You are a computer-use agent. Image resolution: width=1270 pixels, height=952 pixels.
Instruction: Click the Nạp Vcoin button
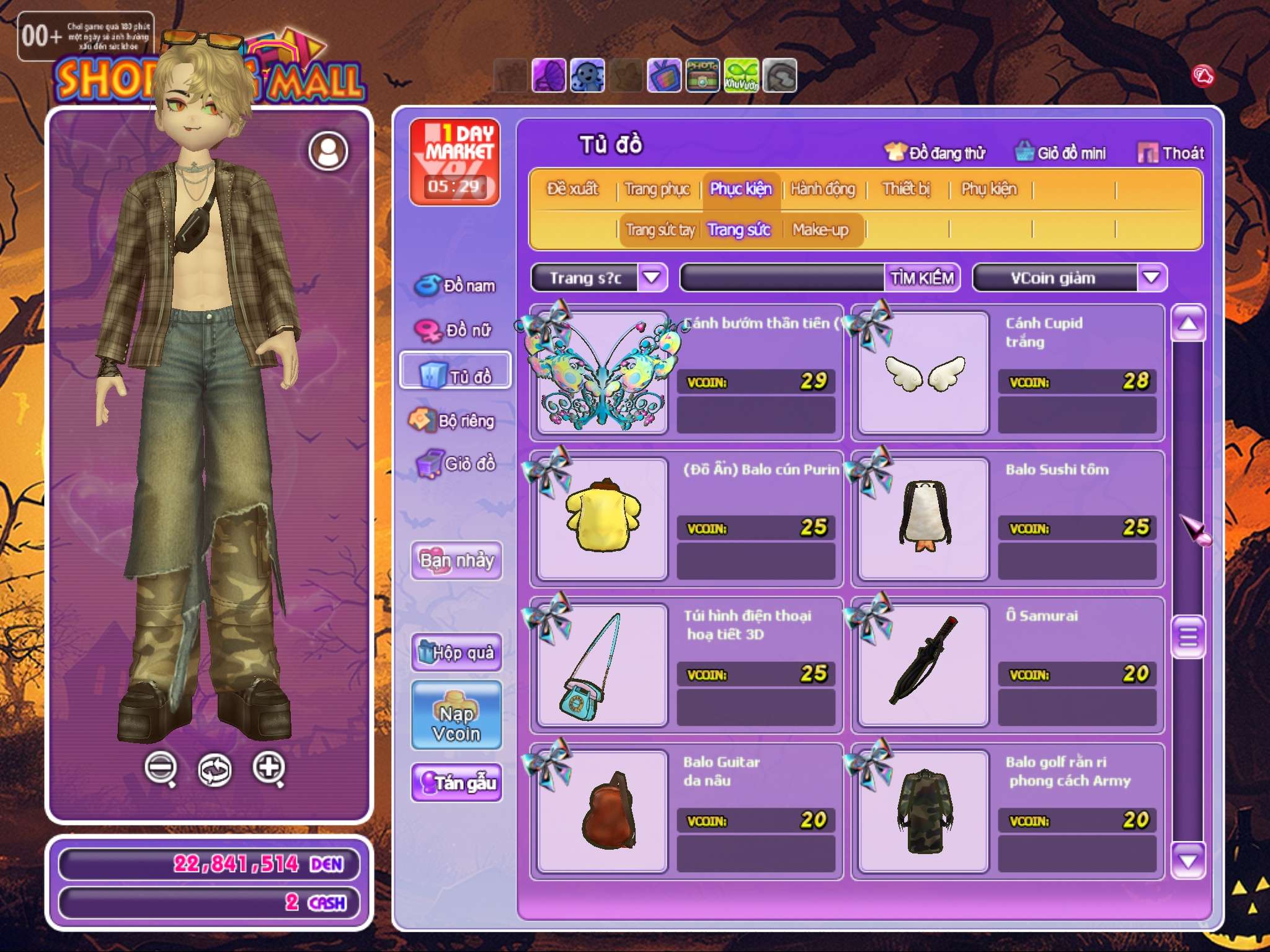(456, 715)
